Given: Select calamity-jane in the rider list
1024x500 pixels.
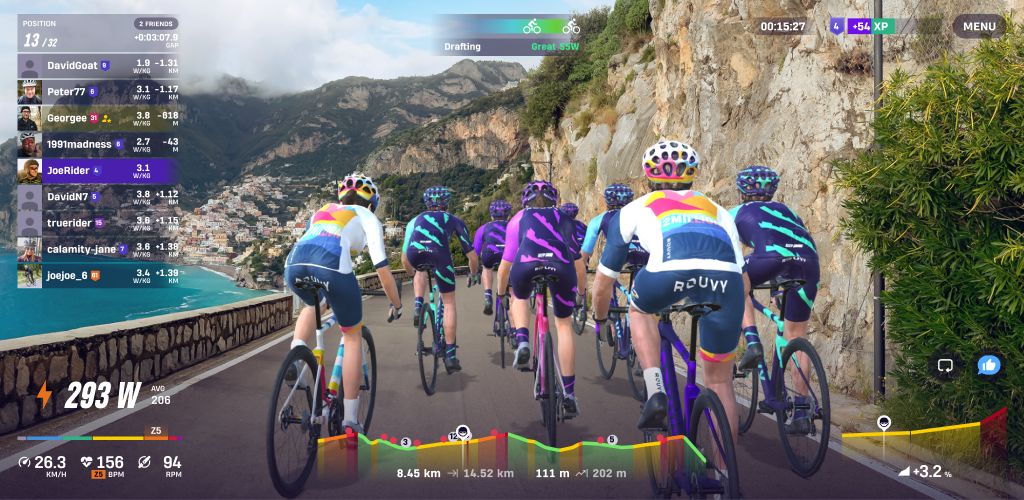Looking at the screenshot, I should pyautogui.click(x=99, y=248).
